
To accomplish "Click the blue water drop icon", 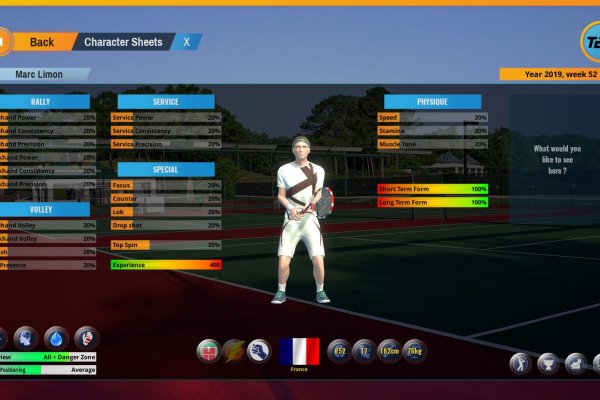I will coord(57,337).
